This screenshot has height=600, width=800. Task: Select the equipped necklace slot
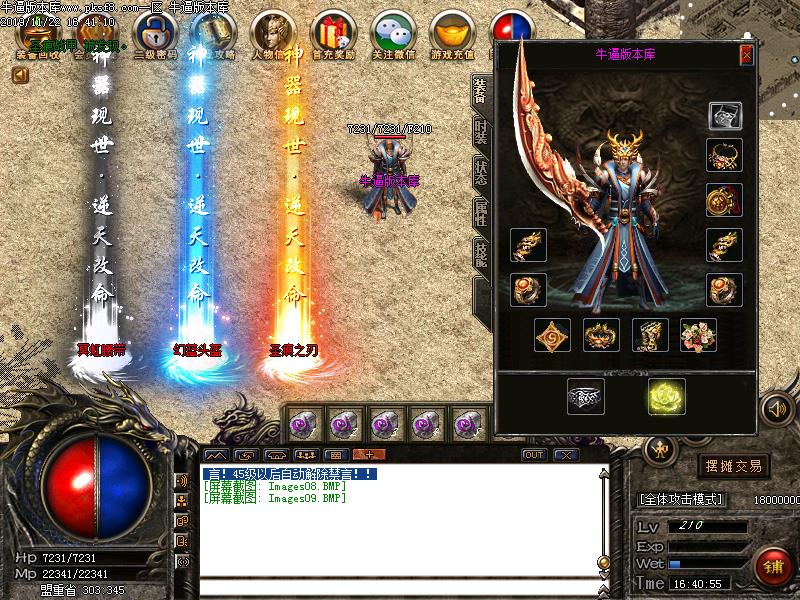(724, 155)
